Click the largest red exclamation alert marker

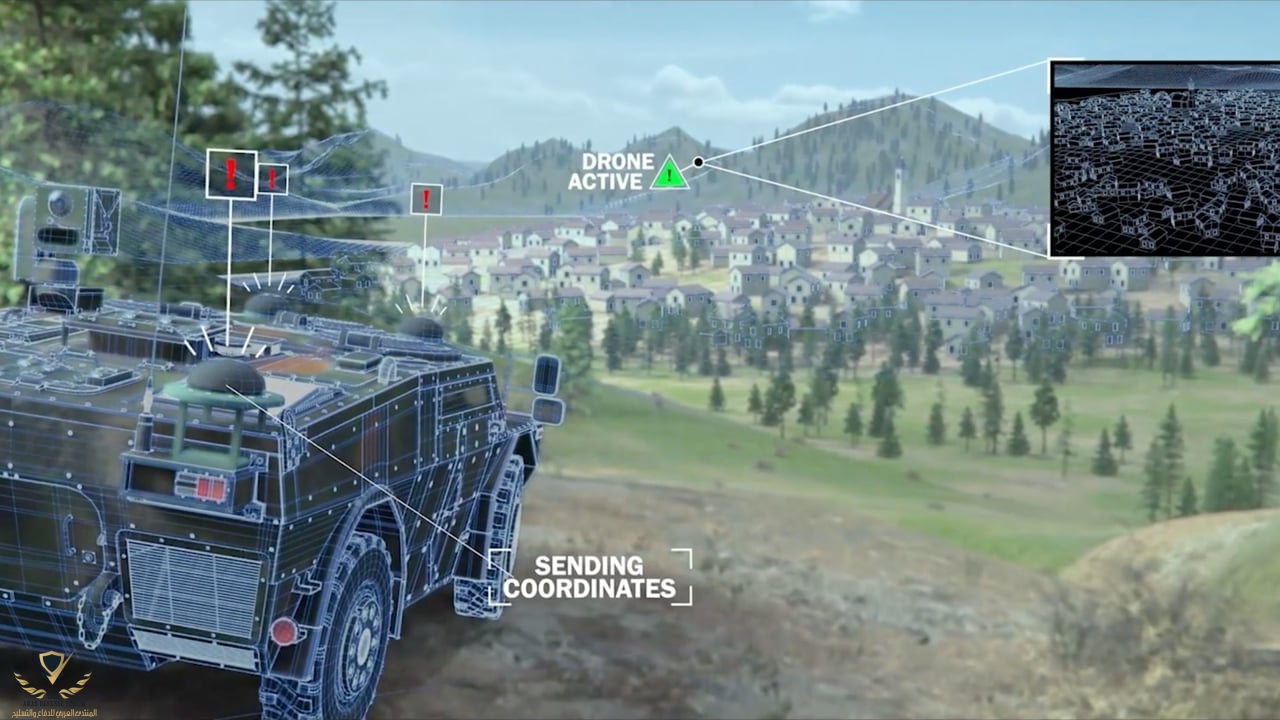(231, 174)
